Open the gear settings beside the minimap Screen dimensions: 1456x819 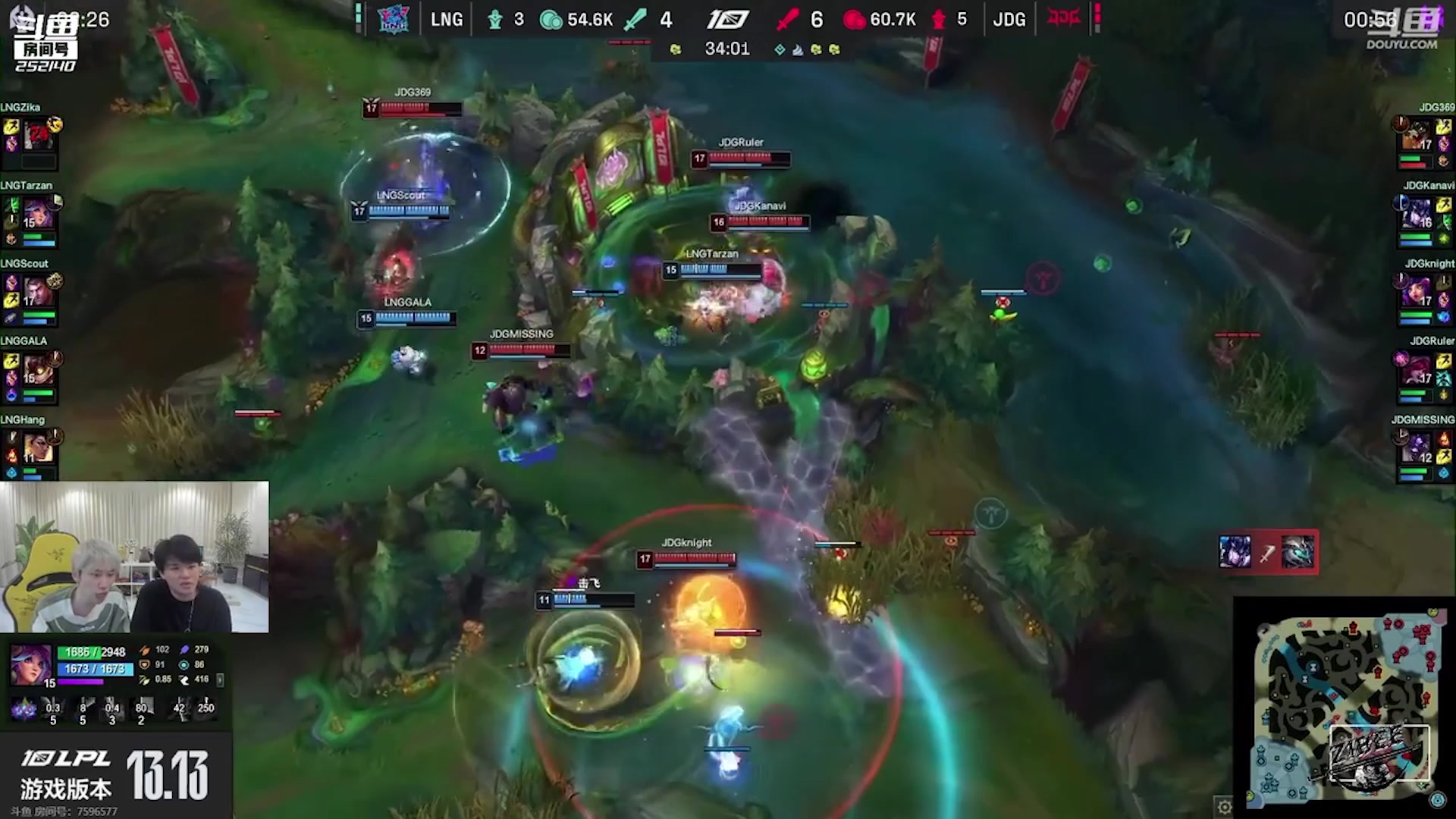(1224, 807)
